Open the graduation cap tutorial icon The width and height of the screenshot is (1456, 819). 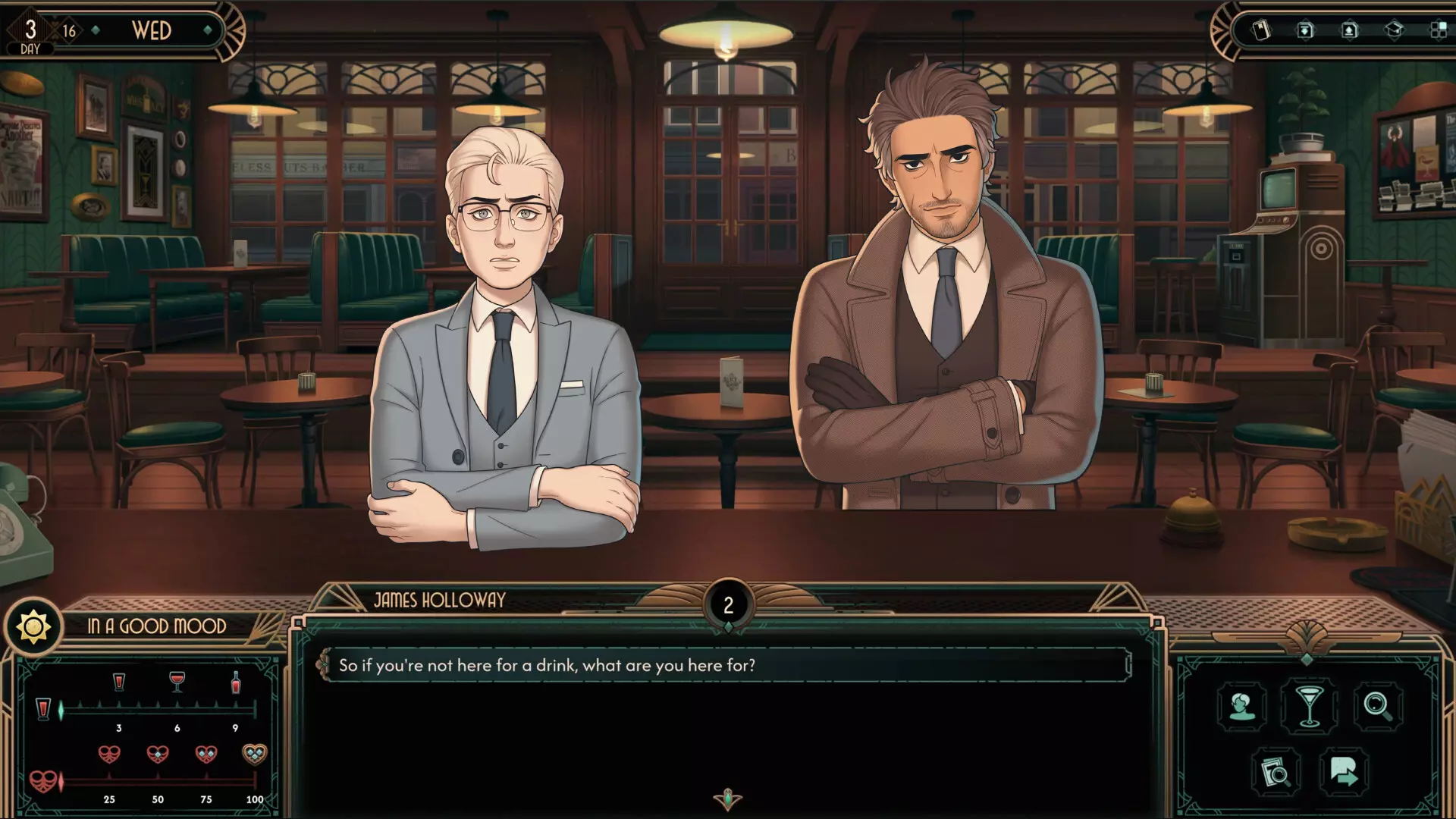pos(1394,30)
